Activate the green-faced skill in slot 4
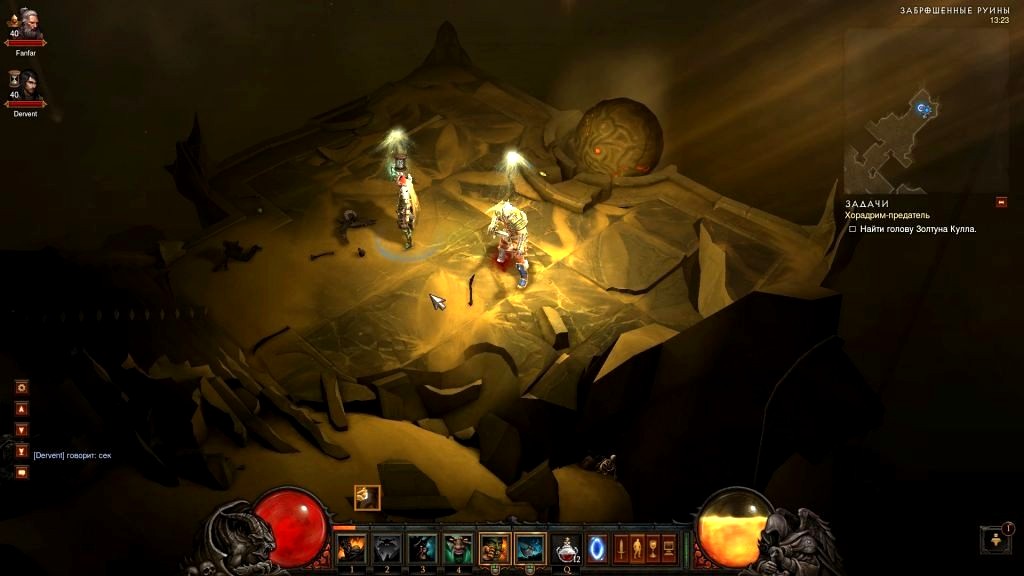Screen dimensions: 1024x576 458,548
